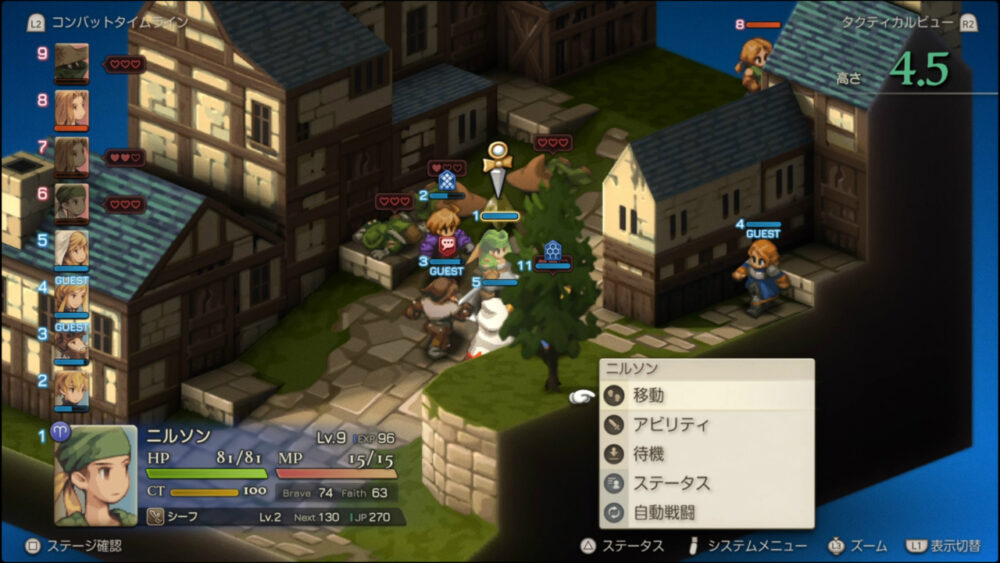Screen dimensions: 1000x563
Task: Activate 自動戦闘 auto-battle option
Action: (x=706, y=512)
